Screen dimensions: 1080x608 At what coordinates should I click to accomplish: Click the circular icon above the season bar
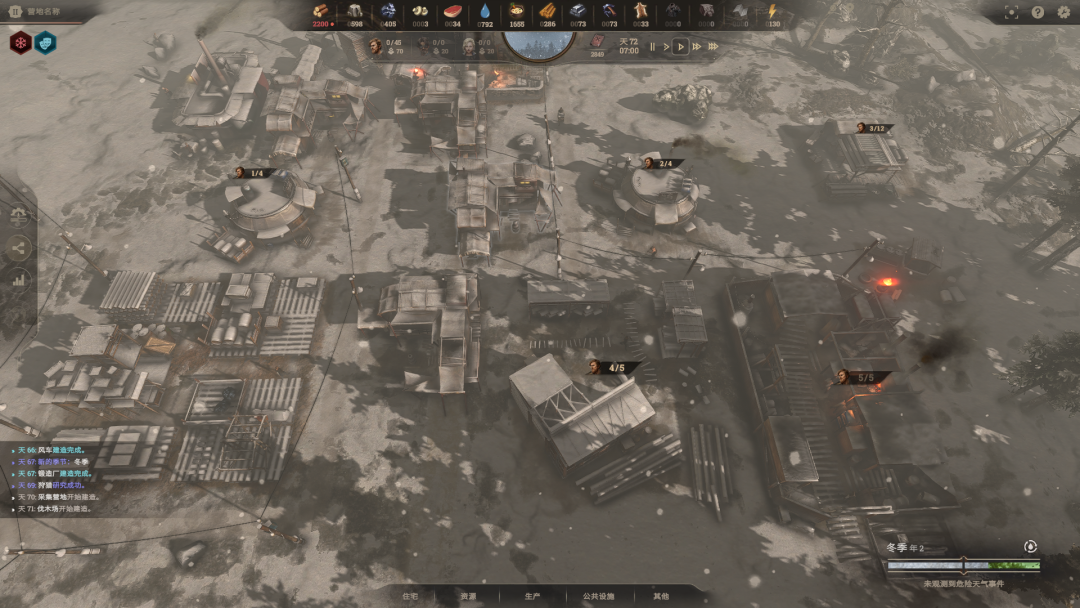point(1031,546)
